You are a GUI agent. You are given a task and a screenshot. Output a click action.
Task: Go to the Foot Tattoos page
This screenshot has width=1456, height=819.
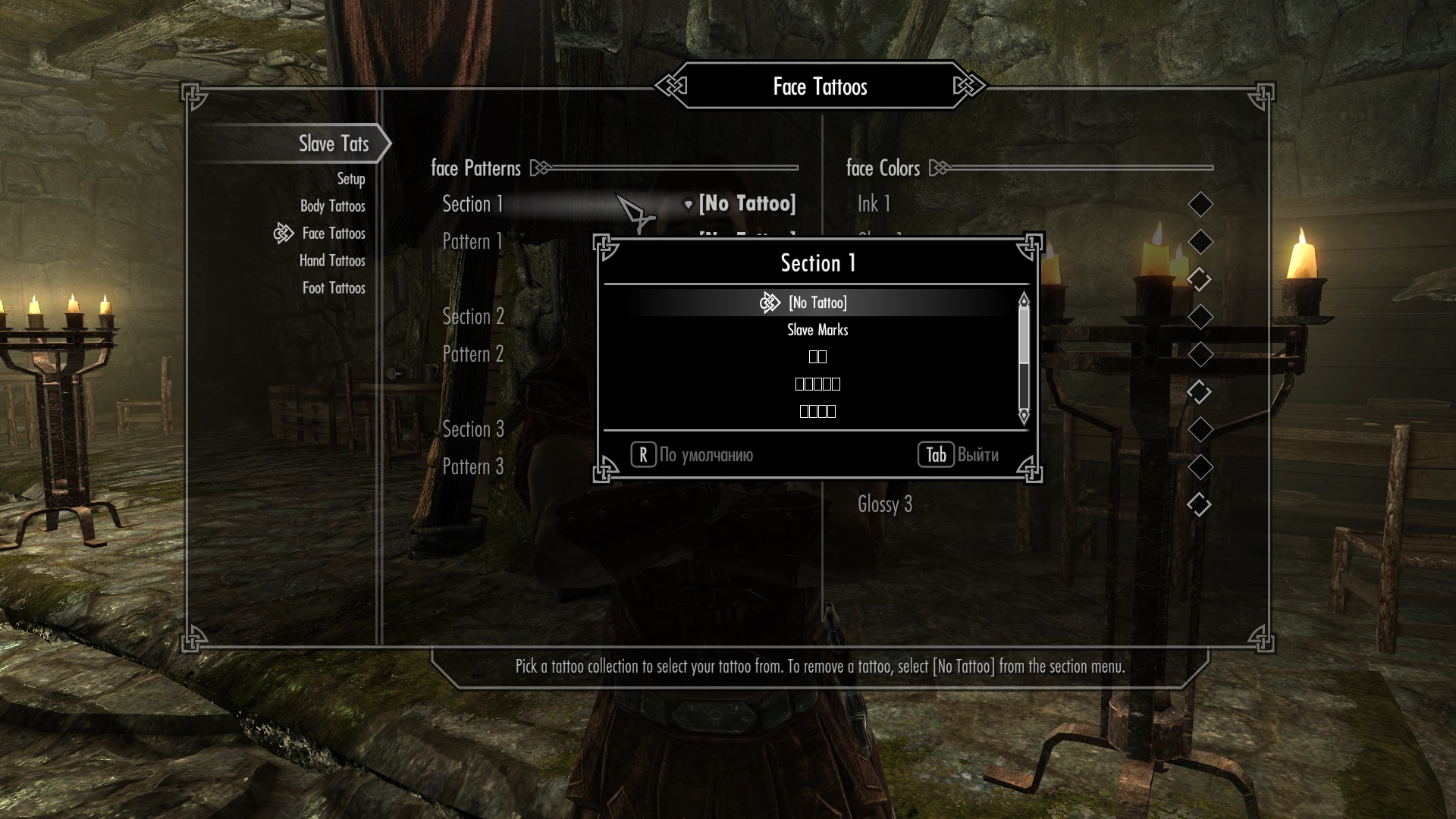point(334,288)
